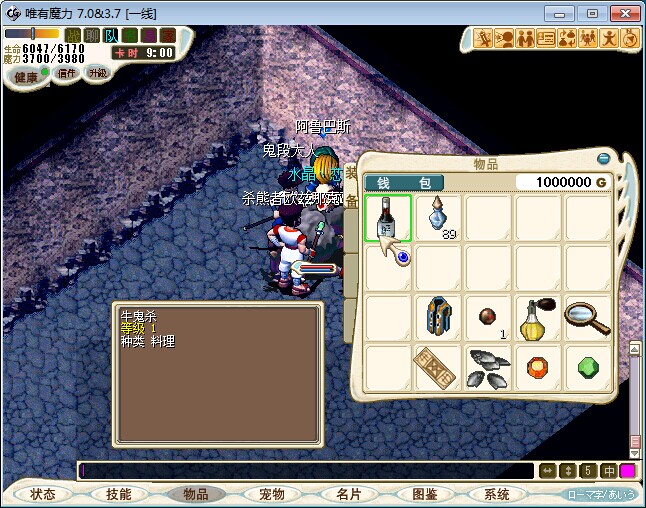The height and width of the screenshot is (508, 646).
Task: Toggle the 物品 items window
Action: (195, 494)
